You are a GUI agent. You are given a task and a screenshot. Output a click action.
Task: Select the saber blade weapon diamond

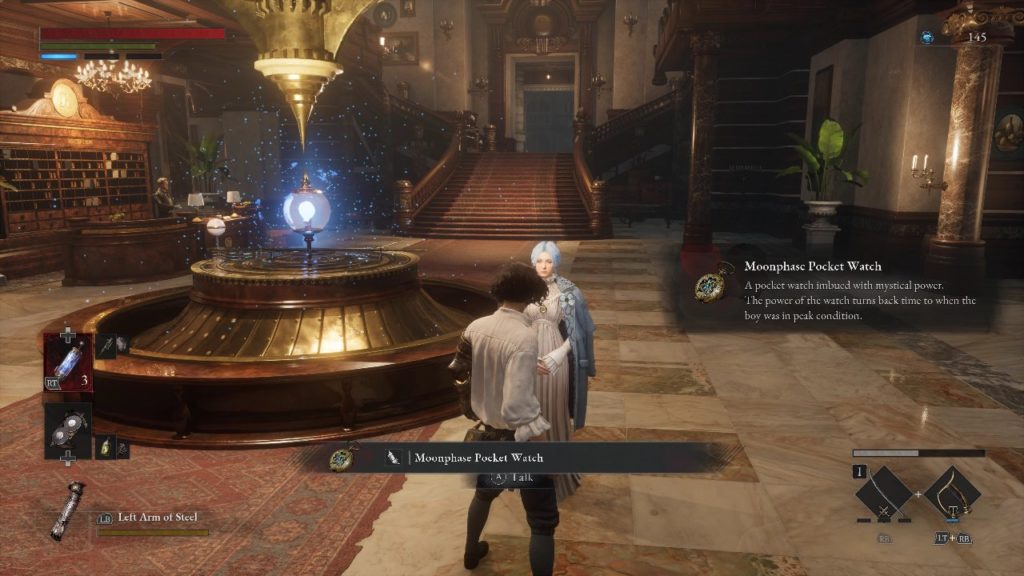tap(884, 494)
